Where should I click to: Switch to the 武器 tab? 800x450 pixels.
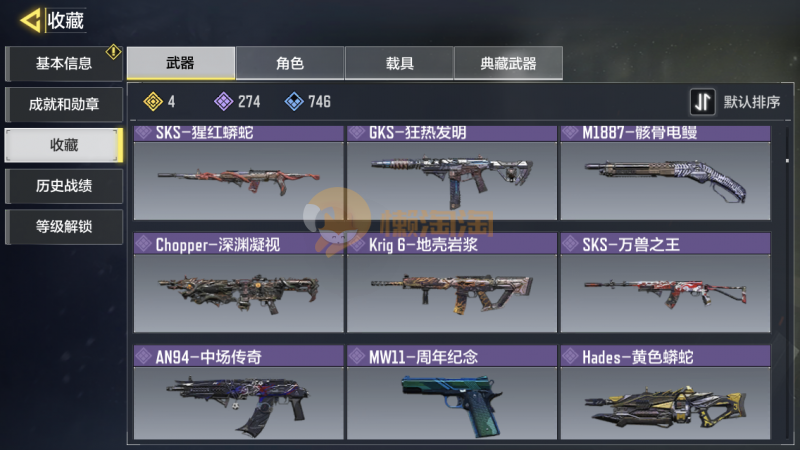(181, 63)
